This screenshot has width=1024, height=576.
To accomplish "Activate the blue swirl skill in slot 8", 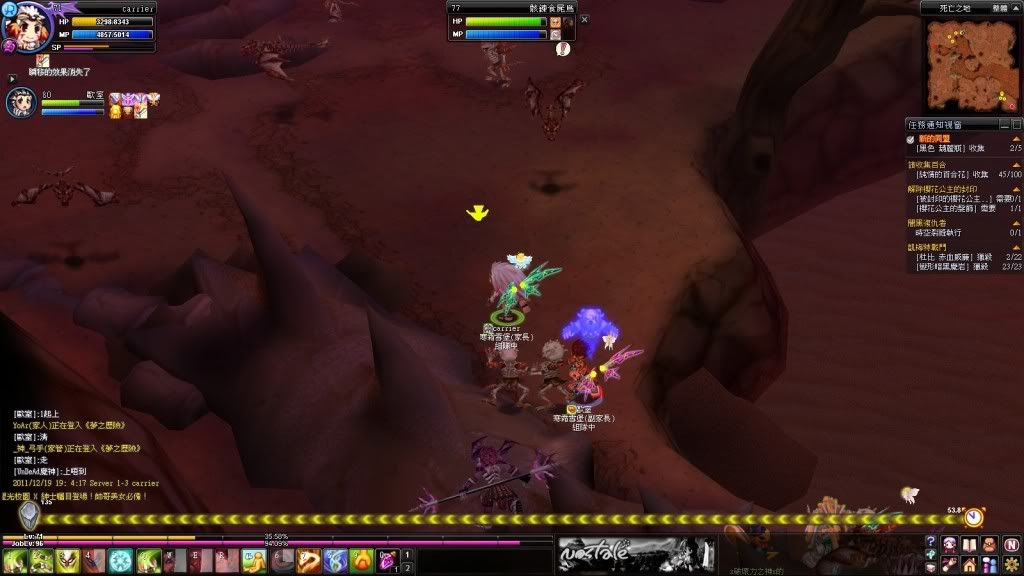I will [334, 561].
